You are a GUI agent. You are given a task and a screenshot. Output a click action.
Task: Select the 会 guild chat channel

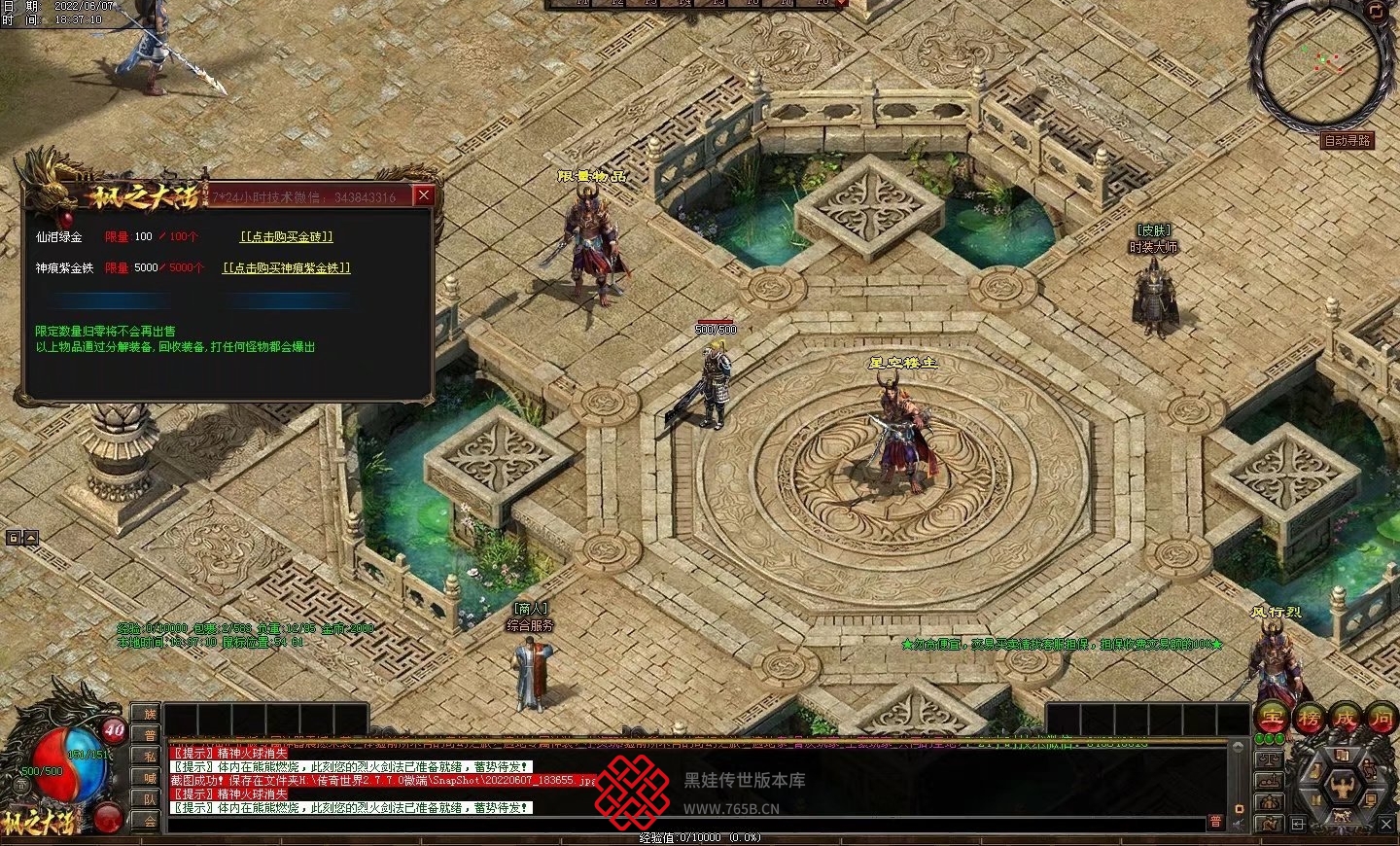150,821
